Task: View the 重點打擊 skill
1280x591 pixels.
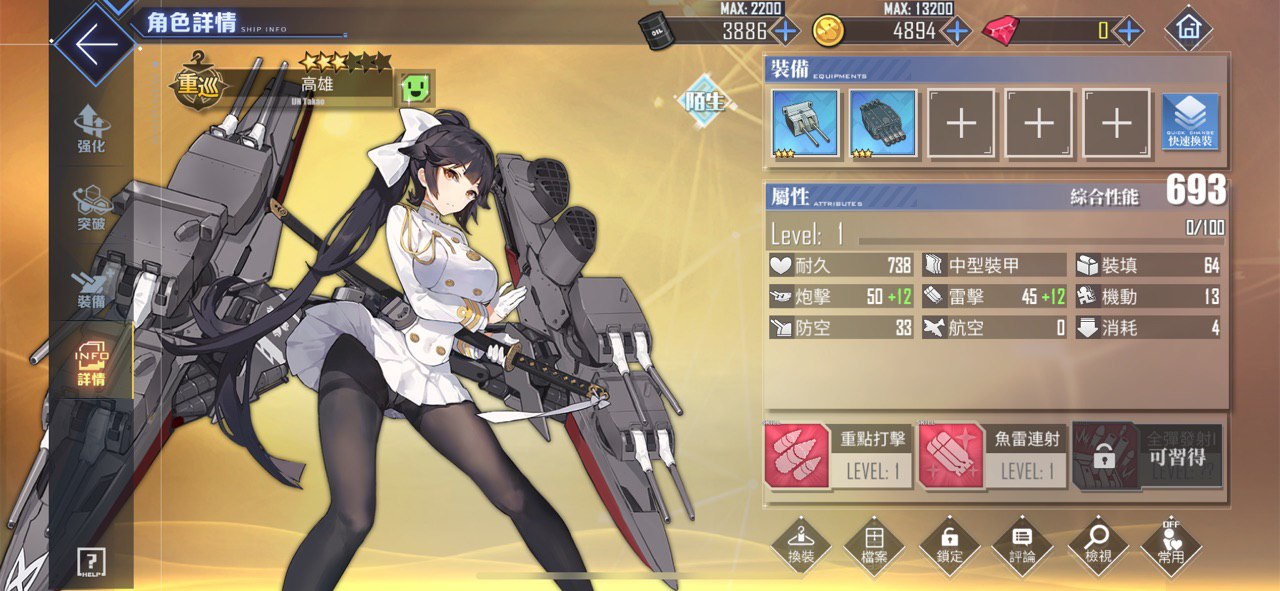Action: click(x=840, y=455)
